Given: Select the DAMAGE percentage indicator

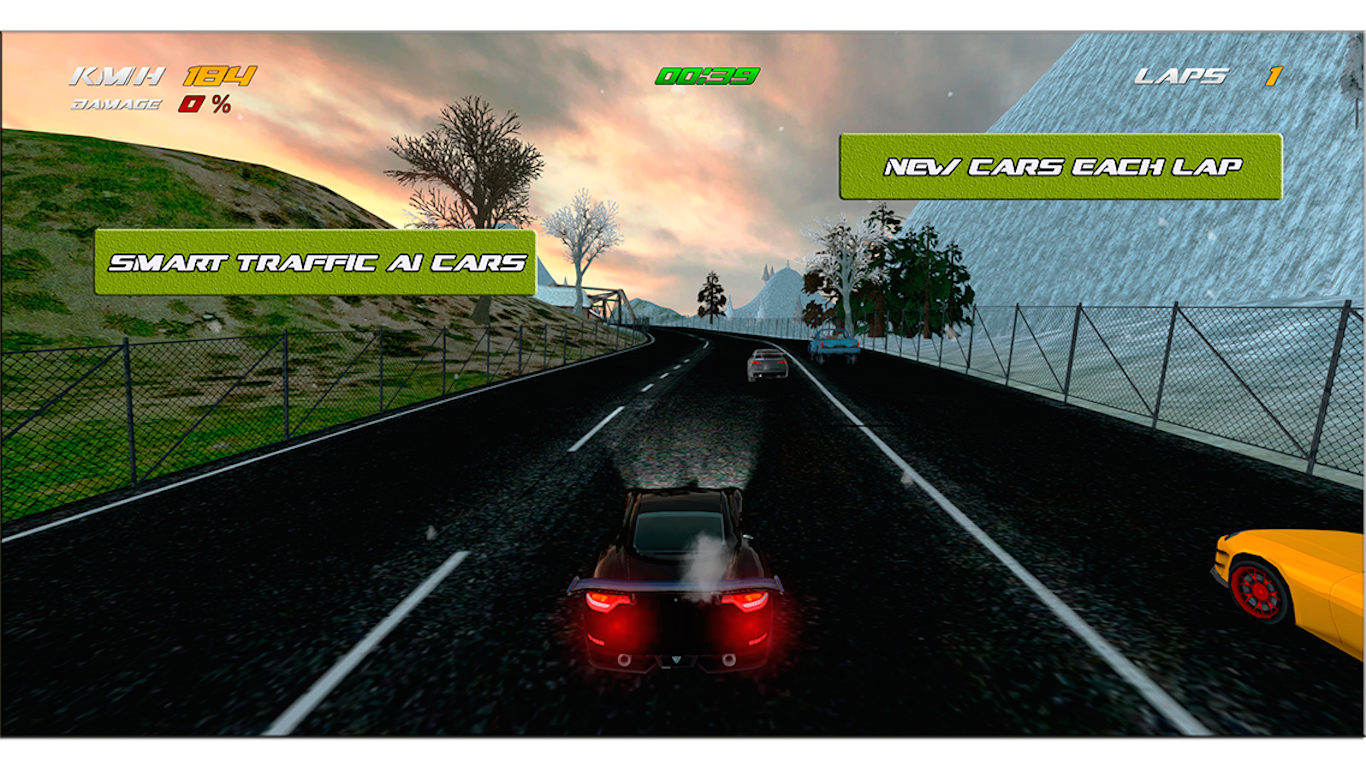Looking at the screenshot, I should coord(117,103).
